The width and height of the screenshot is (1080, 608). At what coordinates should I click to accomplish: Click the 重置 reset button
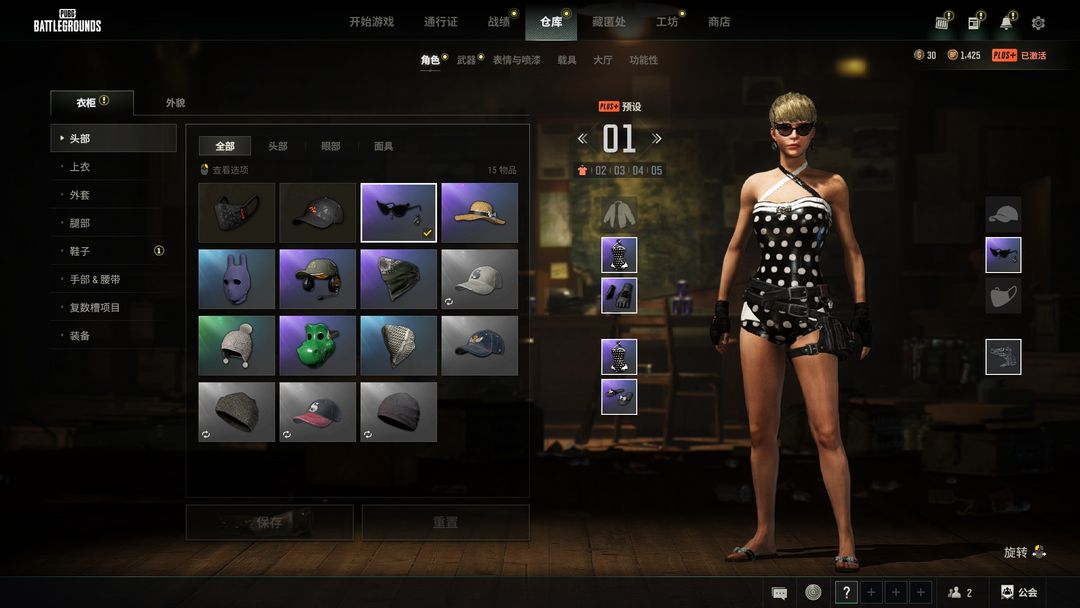(x=445, y=522)
